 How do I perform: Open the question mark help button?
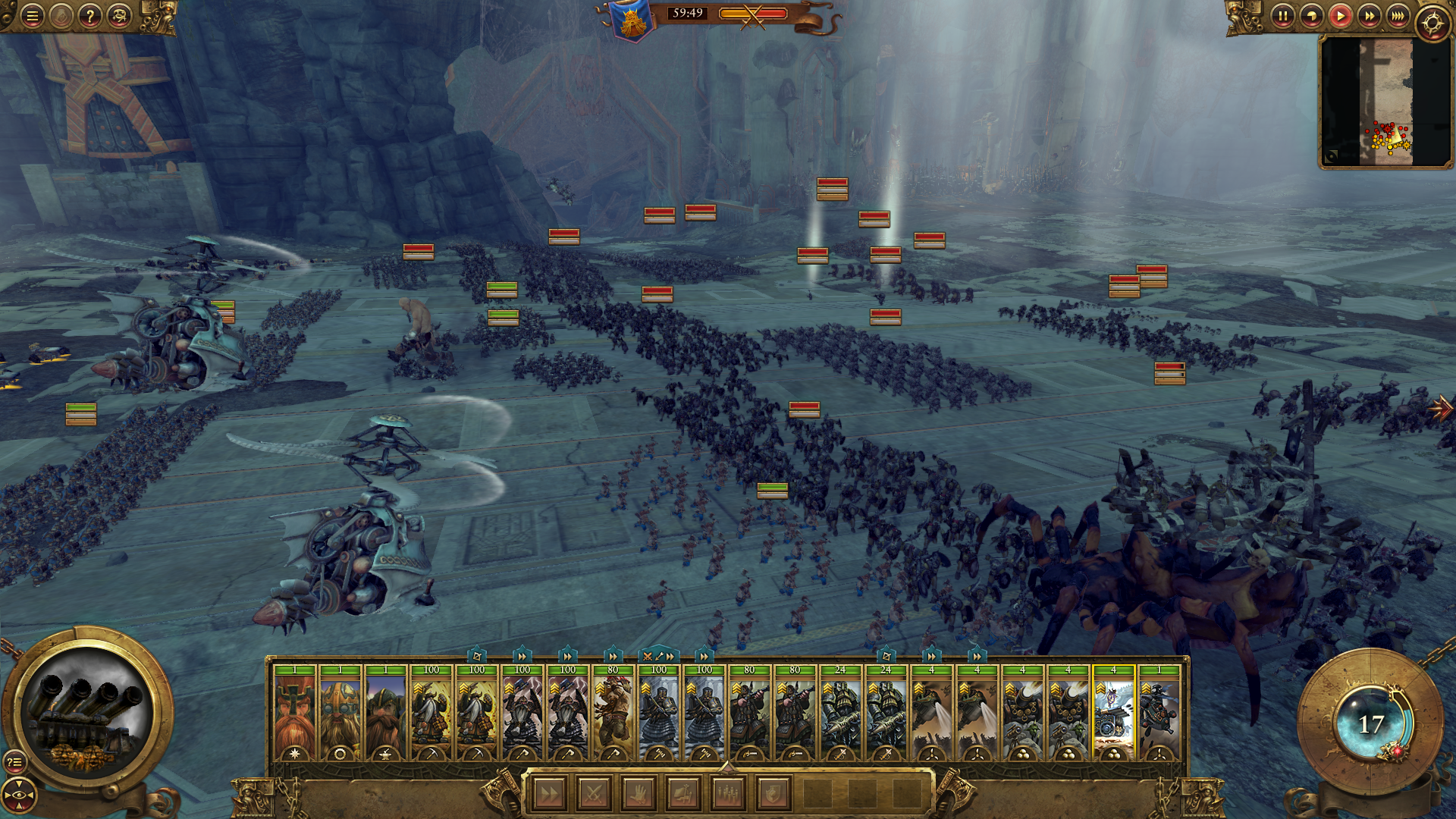[x=90, y=16]
